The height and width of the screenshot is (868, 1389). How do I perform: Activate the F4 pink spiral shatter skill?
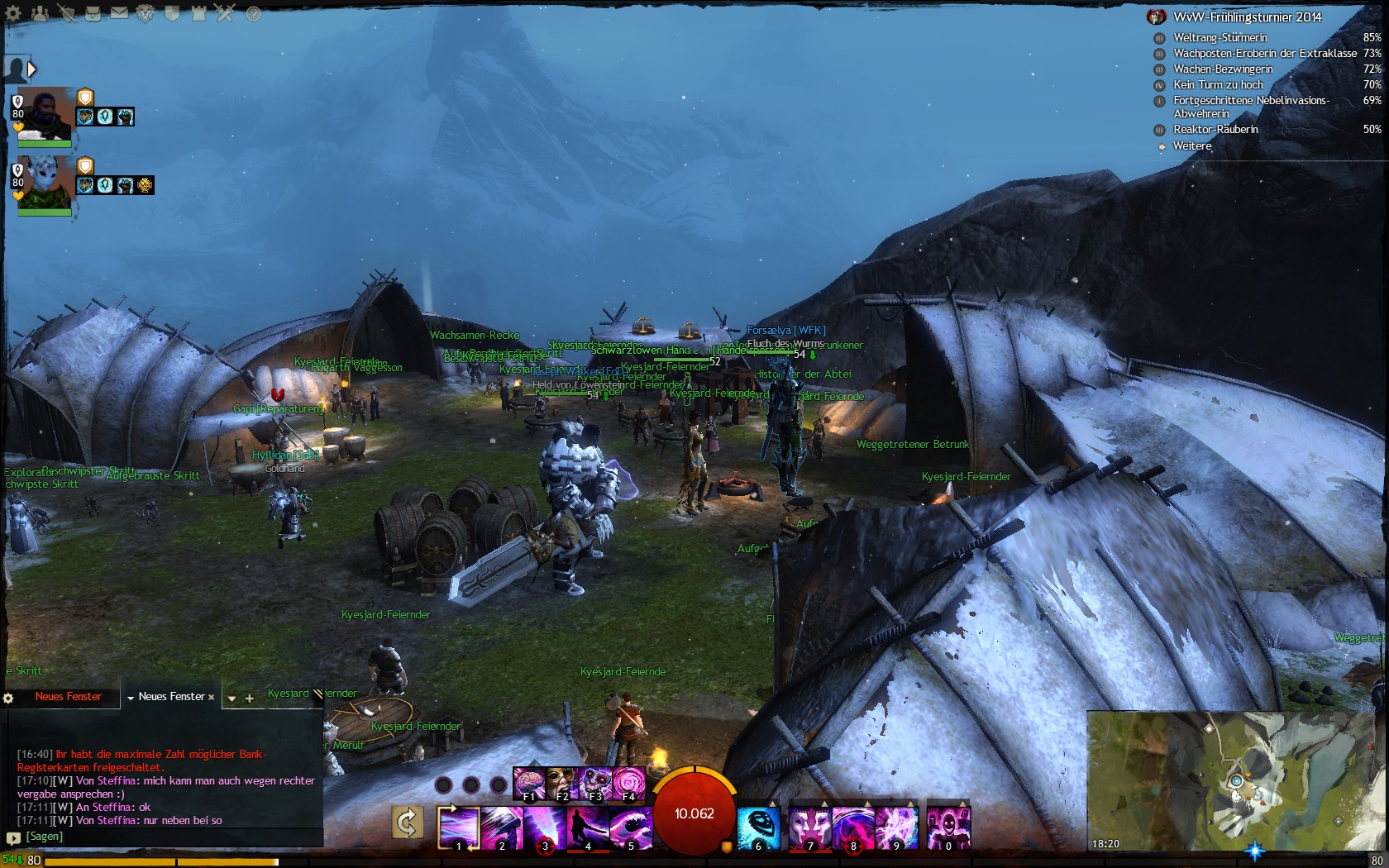(x=628, y=783)
